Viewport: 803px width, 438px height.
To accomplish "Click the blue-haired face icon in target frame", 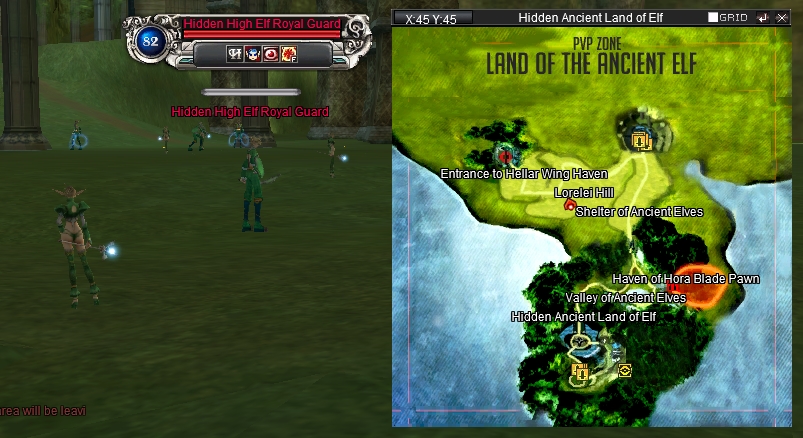I will pos(253,54).
